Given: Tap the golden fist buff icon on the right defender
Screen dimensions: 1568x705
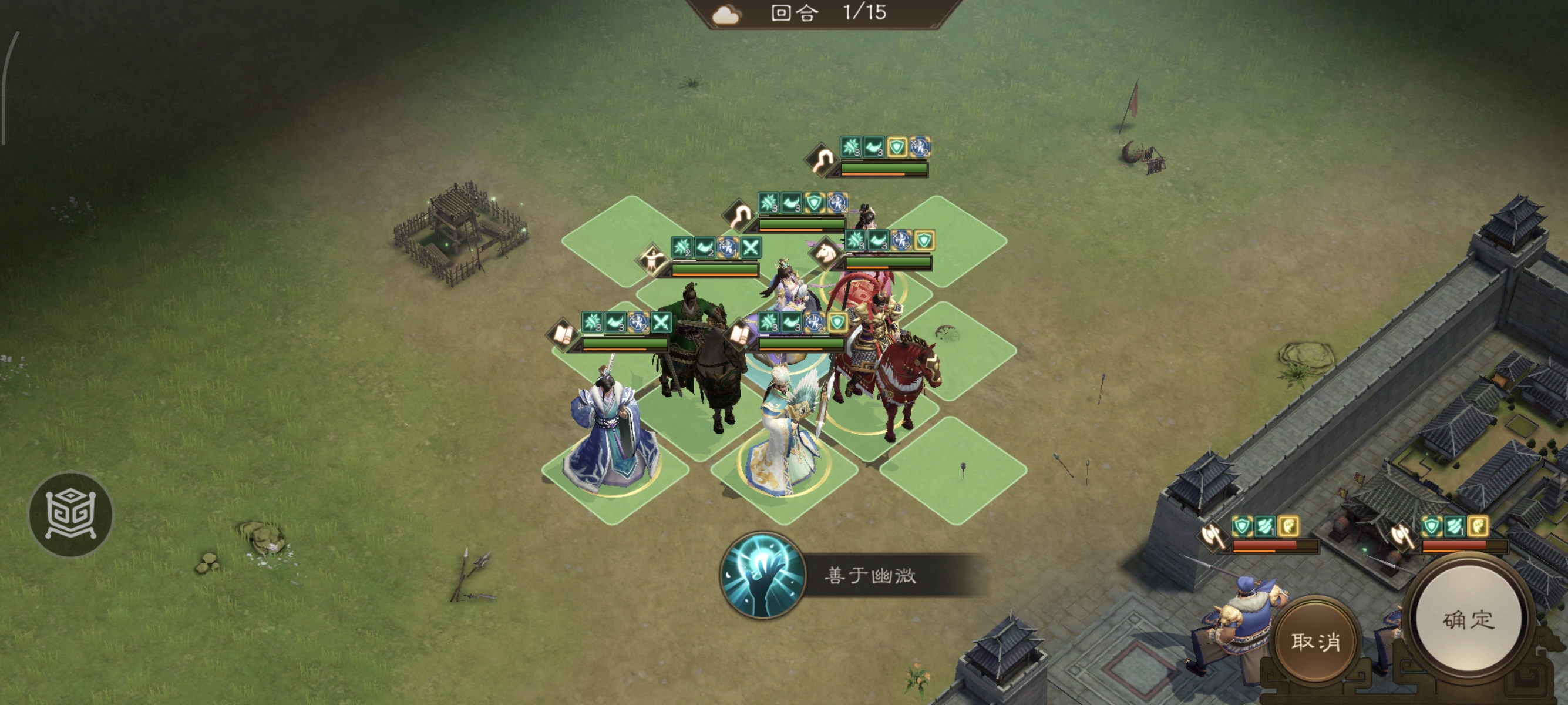Looking at the screenshot, I should coord(1478,527).
